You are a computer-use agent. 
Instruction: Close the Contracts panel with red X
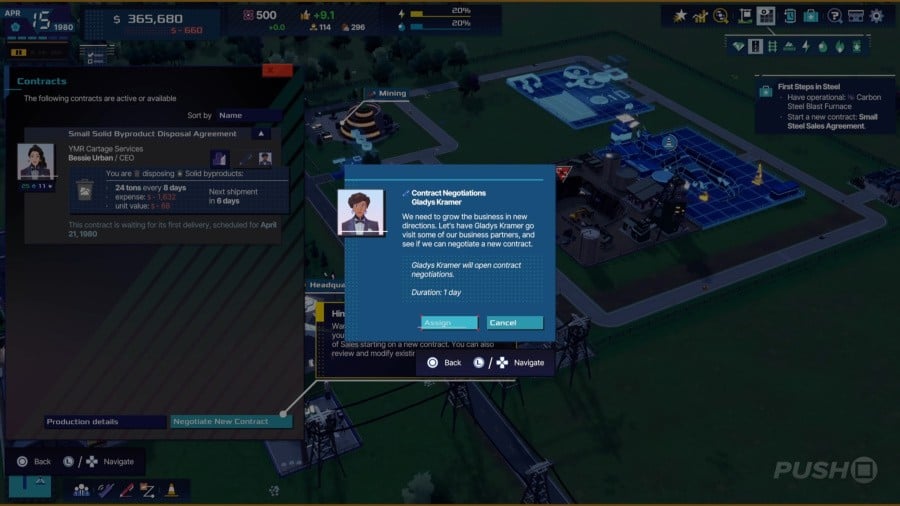[277, 70]
